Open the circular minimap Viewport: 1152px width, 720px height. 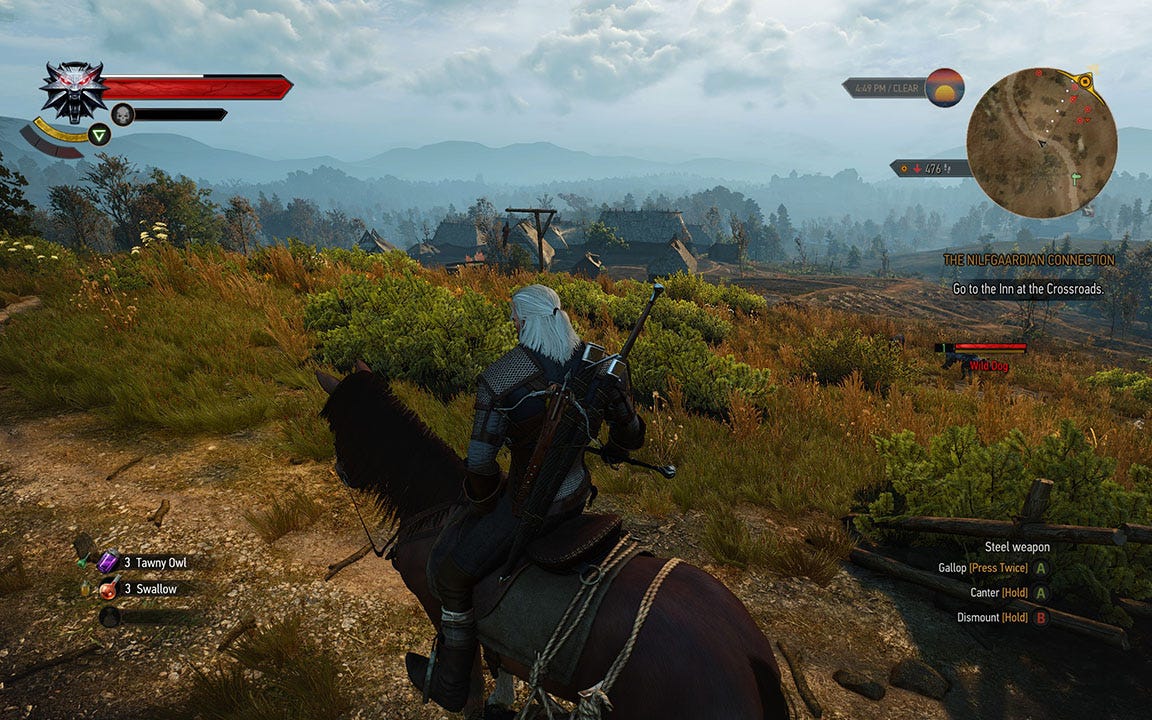tap(1041, 143)
